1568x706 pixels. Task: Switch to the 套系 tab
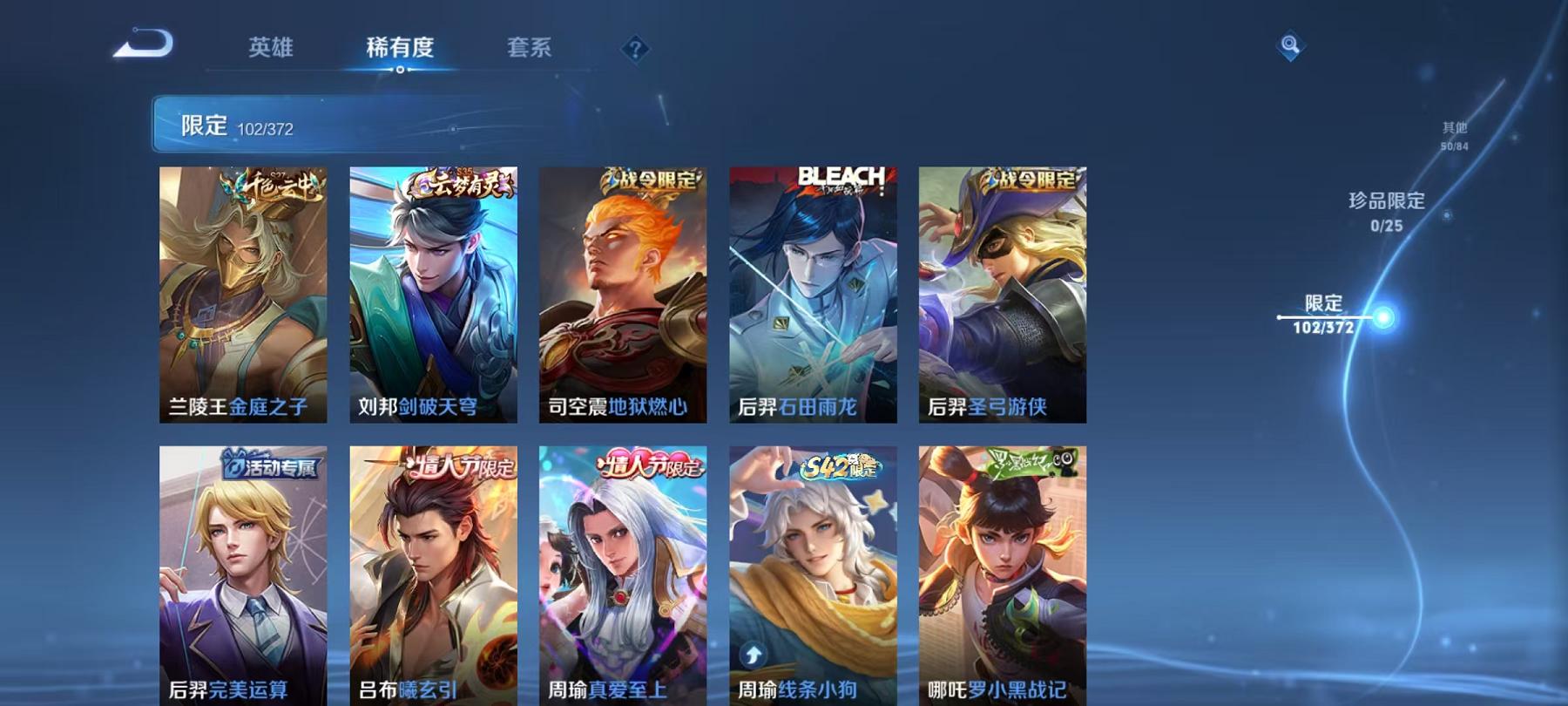point(529,50)
